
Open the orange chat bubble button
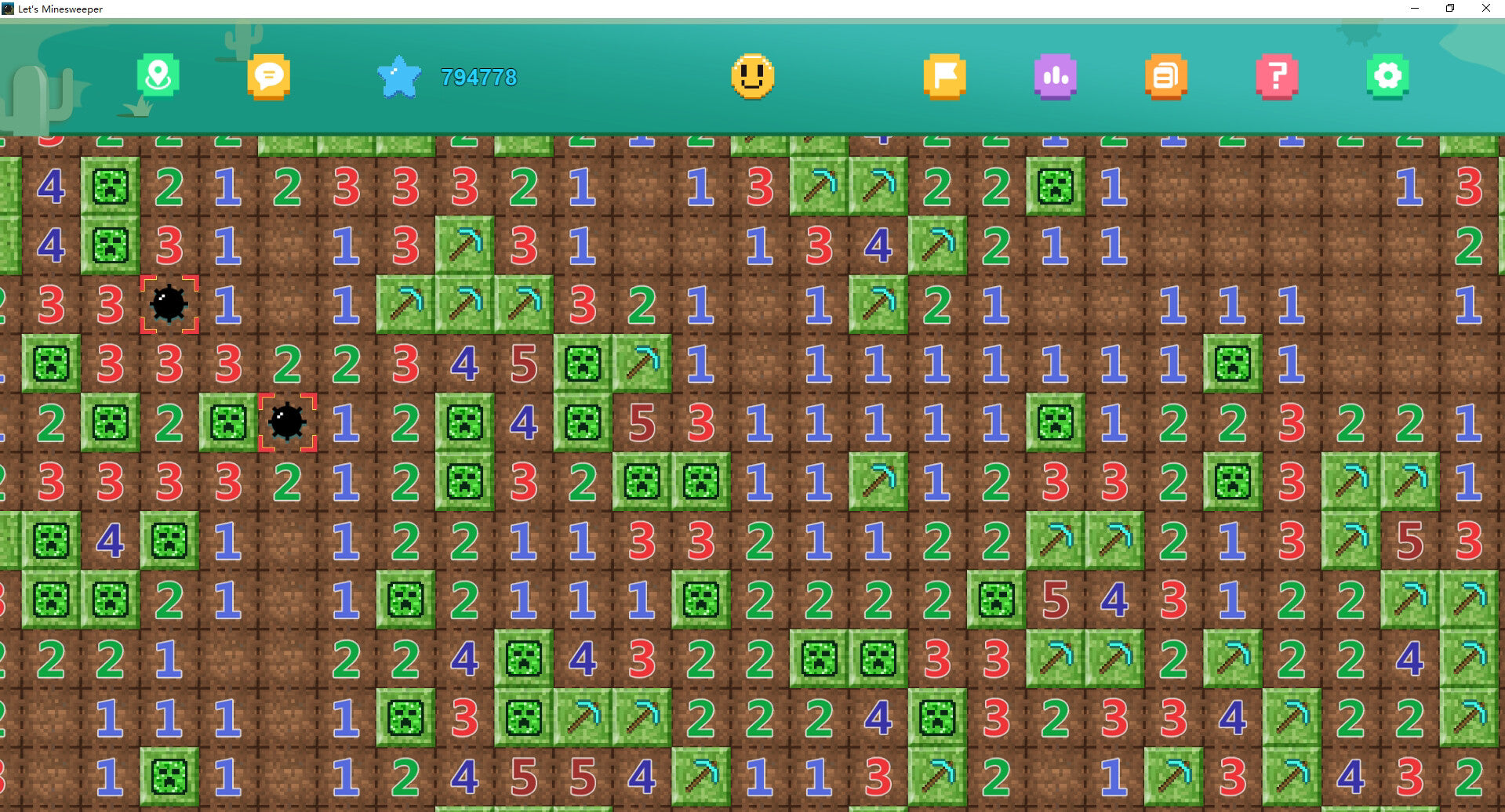pyautogui.click(x=269, y=76)
